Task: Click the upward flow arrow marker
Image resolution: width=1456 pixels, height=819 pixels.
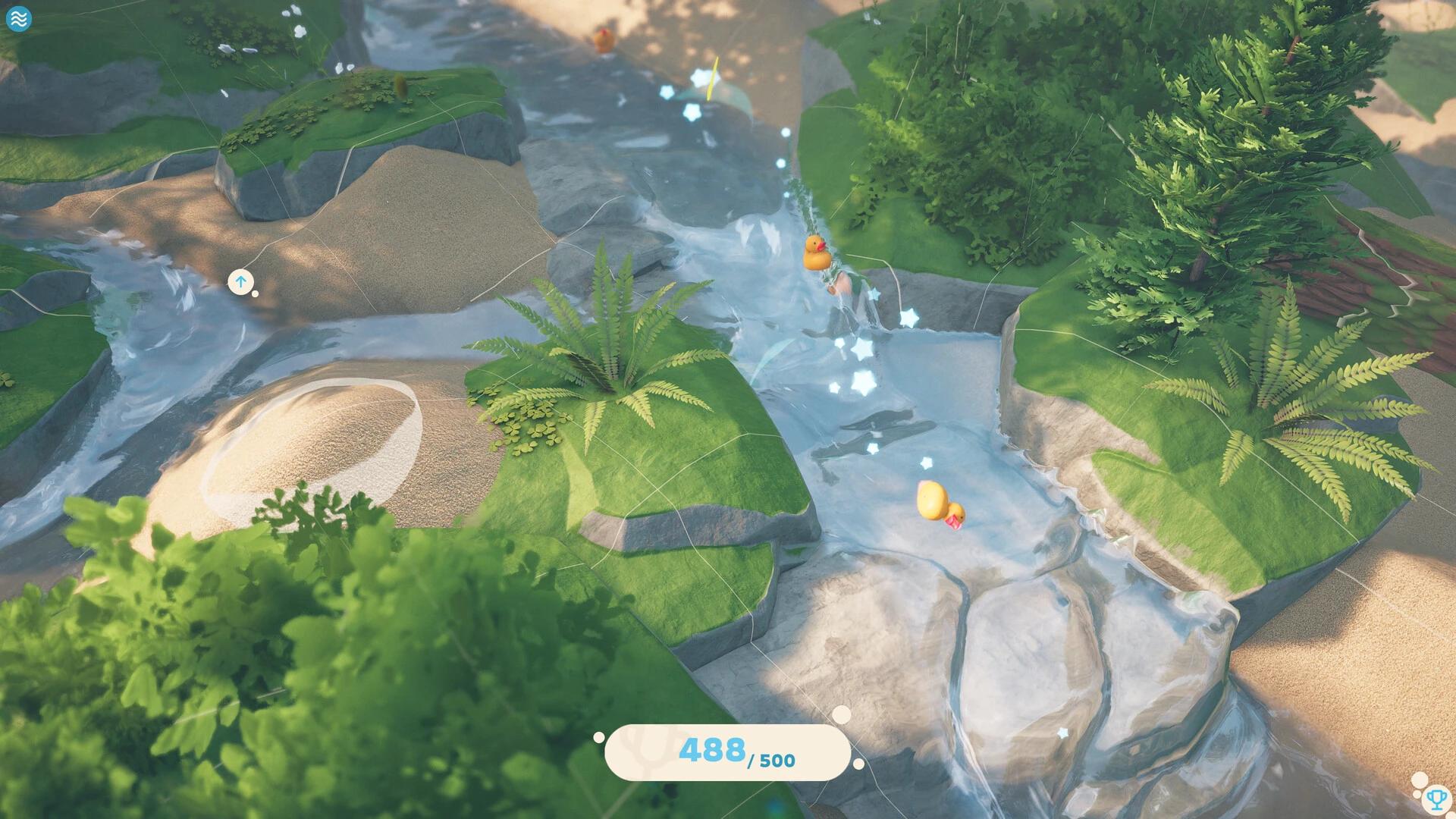Action: click(241, 281)
